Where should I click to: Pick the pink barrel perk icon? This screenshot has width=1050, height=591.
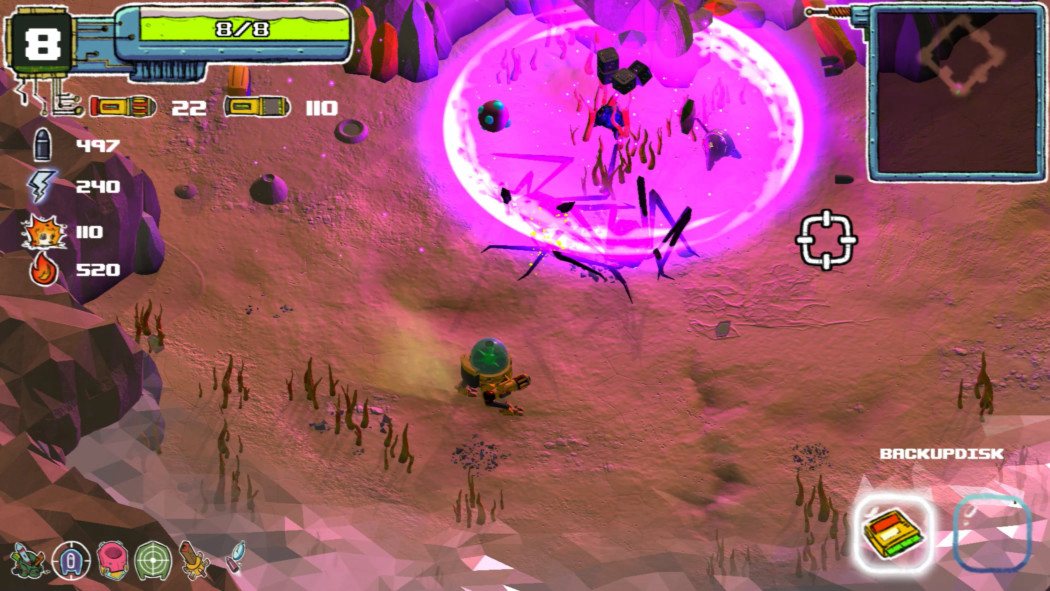click(x=112, y=560)
